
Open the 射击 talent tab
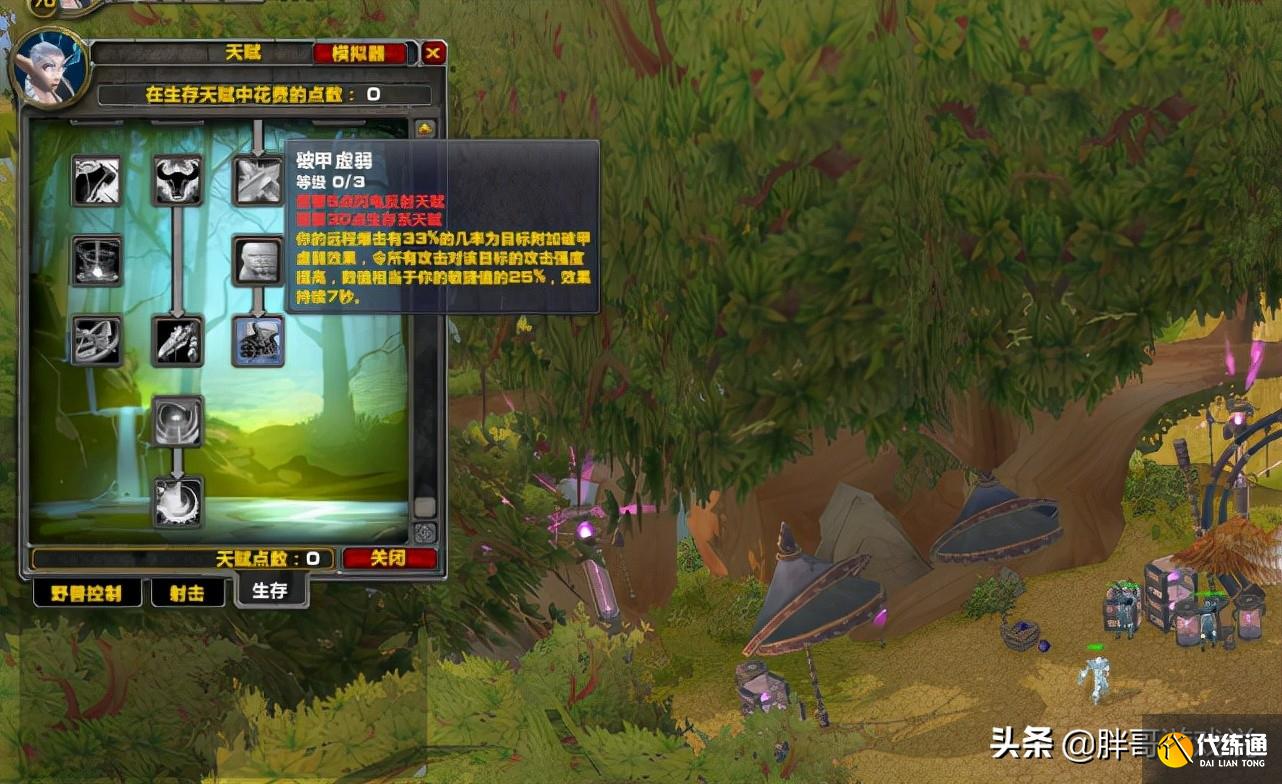tap(187, 592)
